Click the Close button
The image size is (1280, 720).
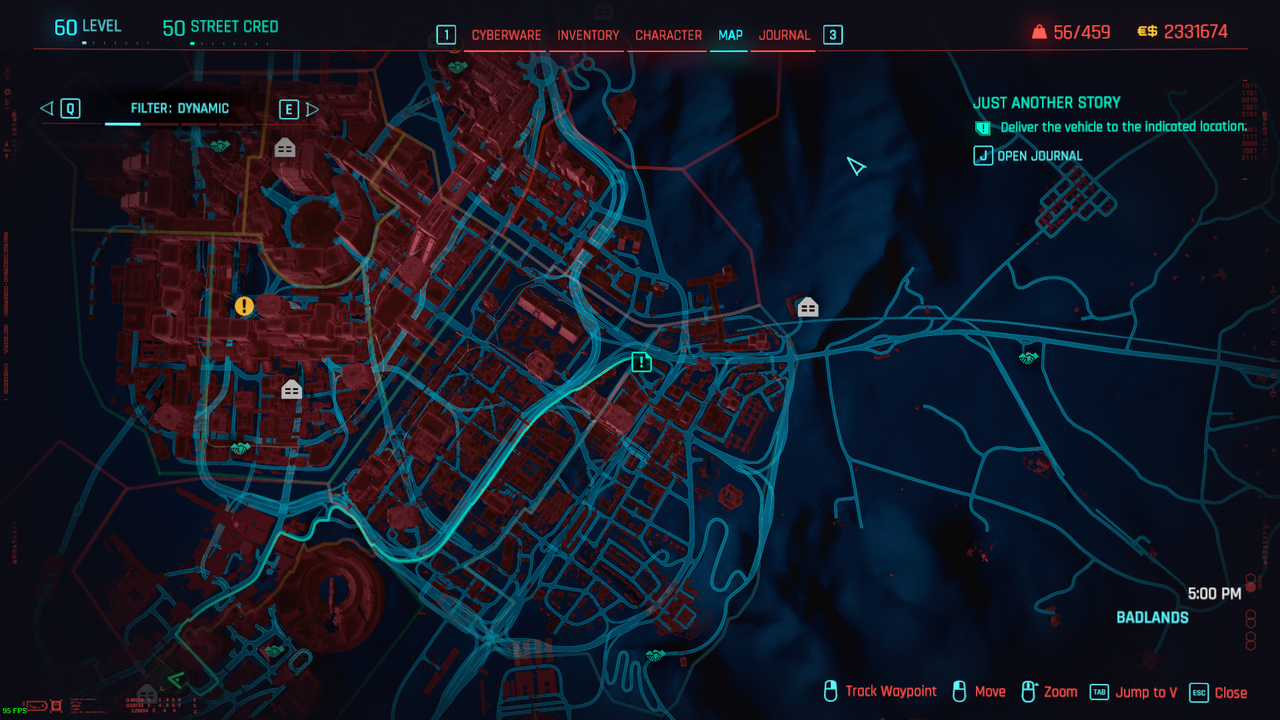pyautogui.click(x=1218, y=692)
